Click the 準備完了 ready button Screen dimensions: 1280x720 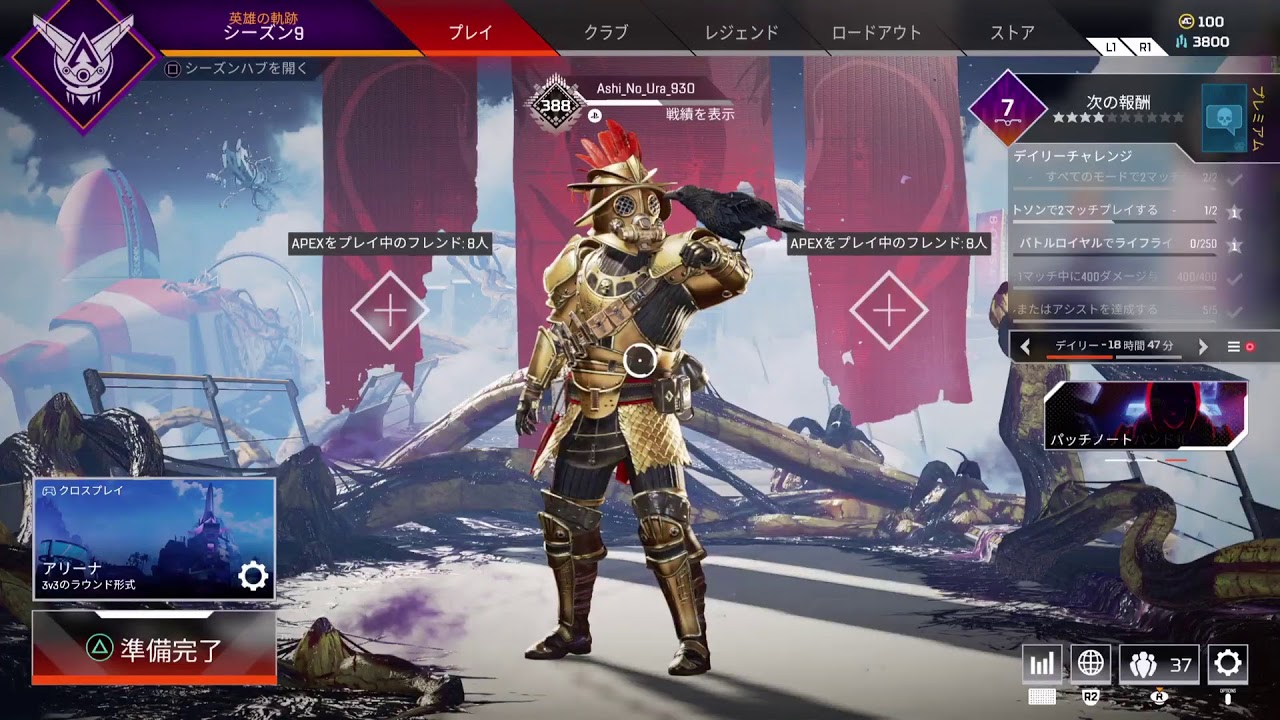pyautogui.click(x=154, y=648)
